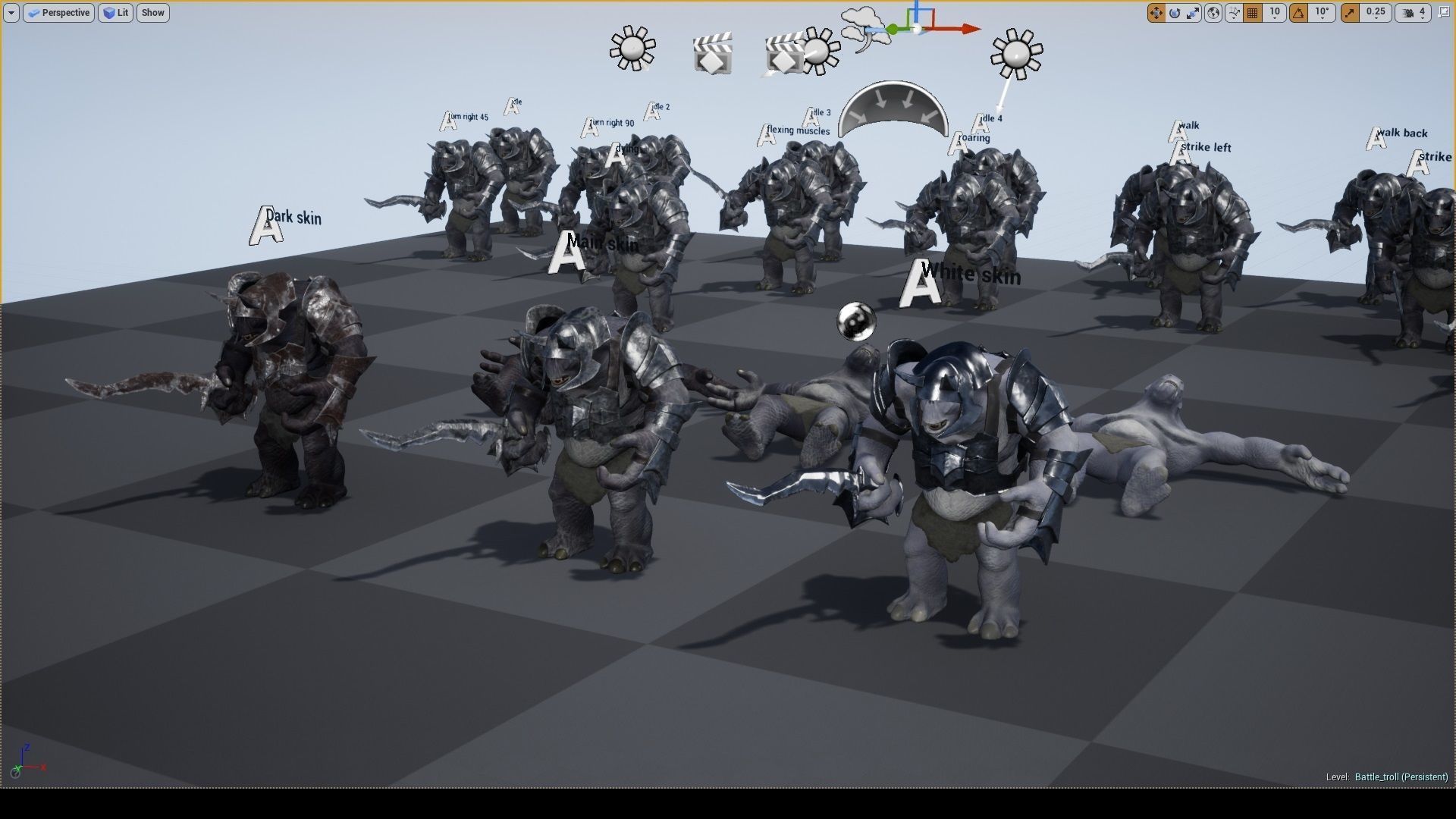This screenshot has height=819, width=1456.
Task: Click the Lit view mode button
Action: coord(115,13)
